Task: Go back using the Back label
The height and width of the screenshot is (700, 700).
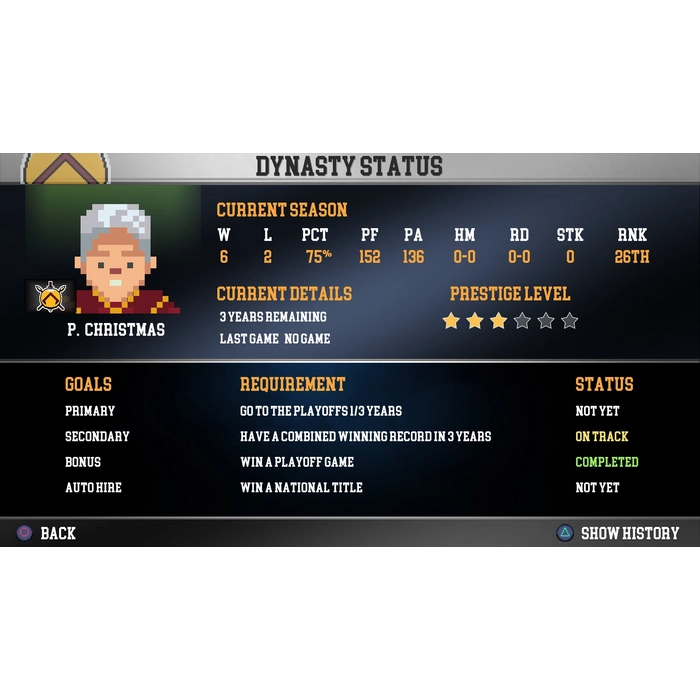Action: [x=57, y=533]
